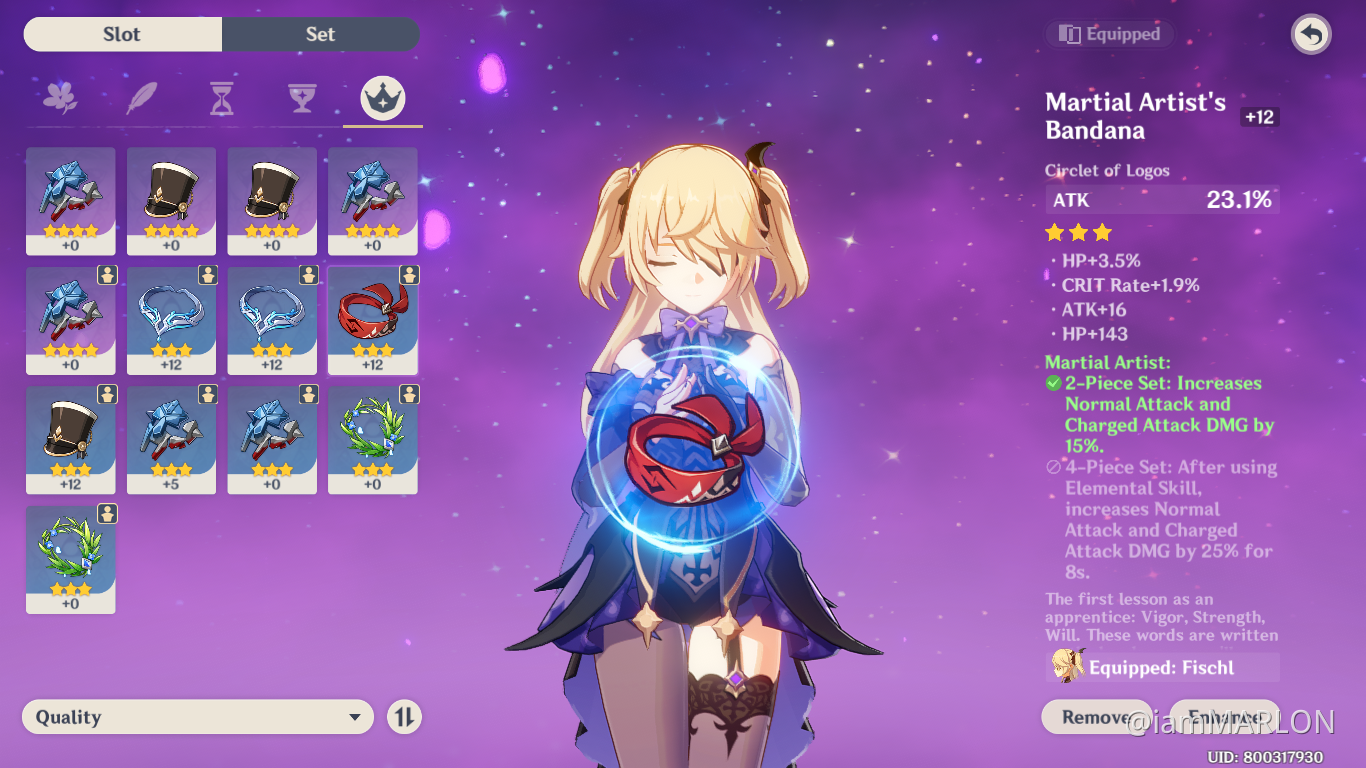Stay on the Slot tab
1366x768 pixels.
point(122,34)
